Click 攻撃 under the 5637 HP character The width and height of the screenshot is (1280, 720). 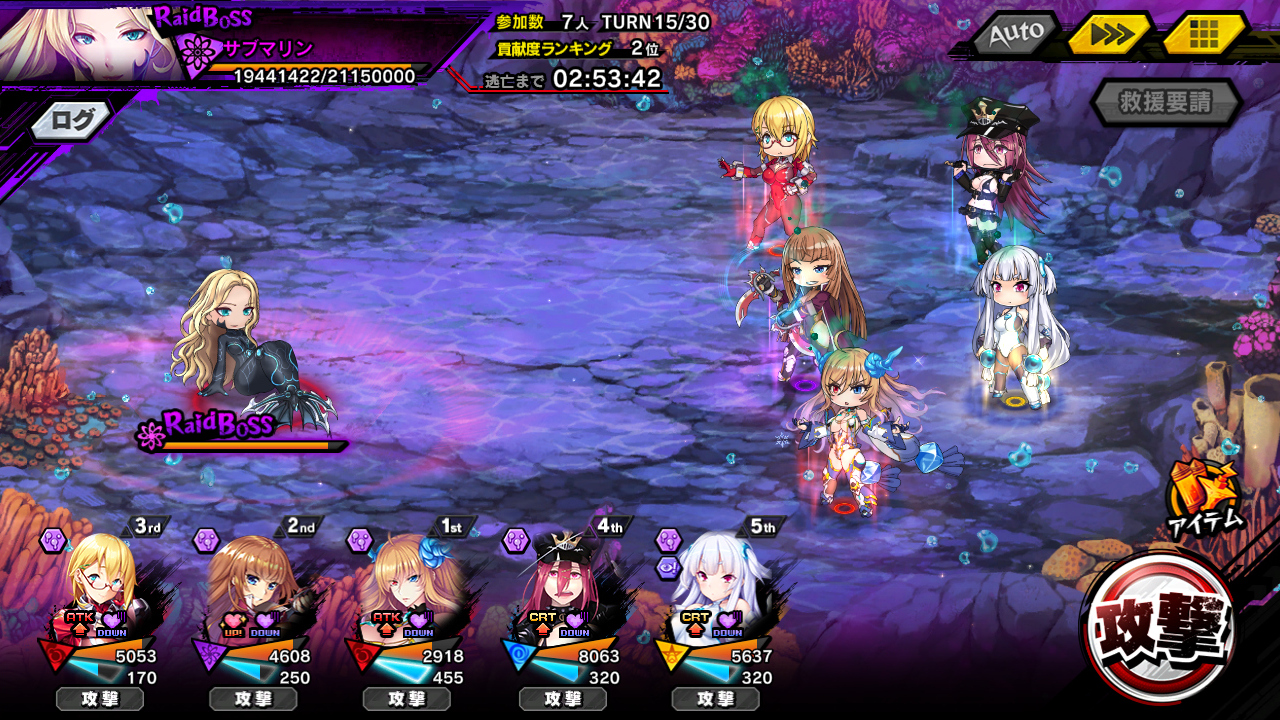pyautogui.click(x=715, y=699)
